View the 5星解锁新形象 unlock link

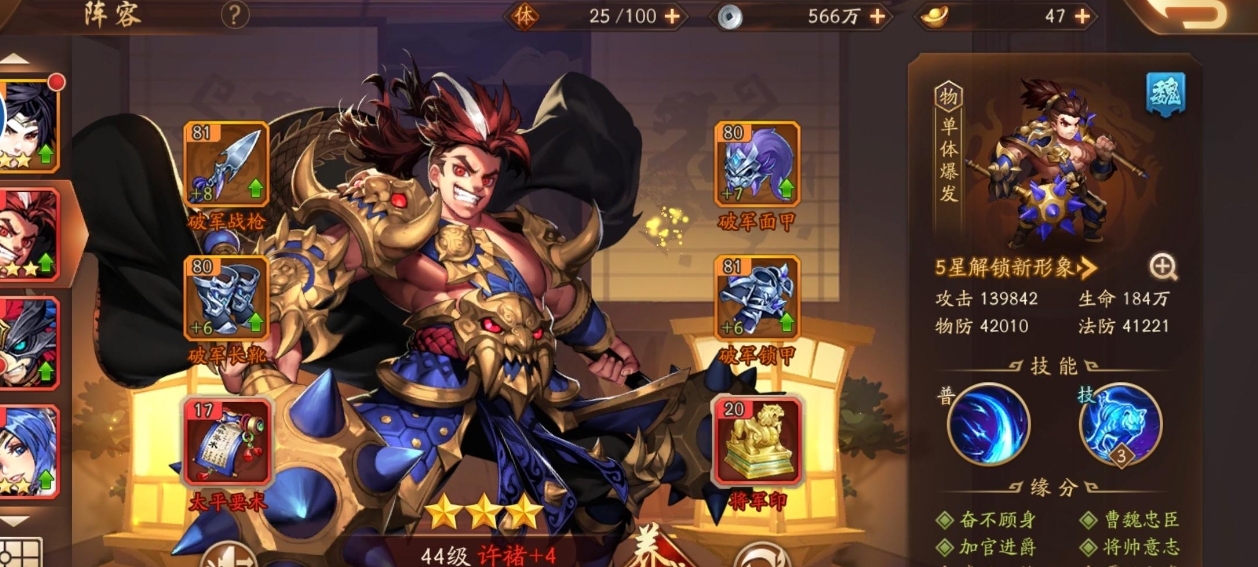click(x=1016, y=268)
